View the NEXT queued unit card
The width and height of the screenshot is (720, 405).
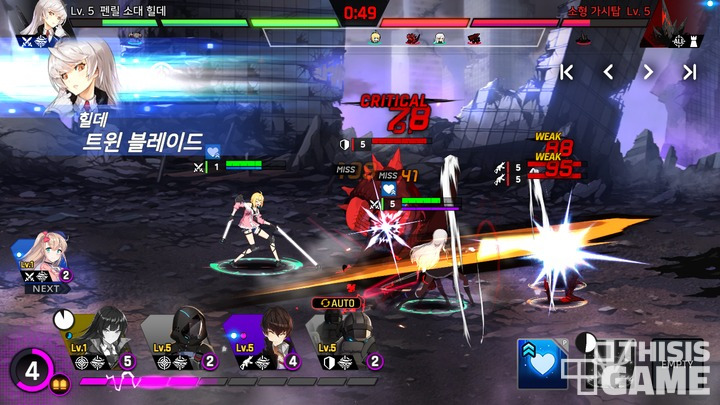[44, 262]
